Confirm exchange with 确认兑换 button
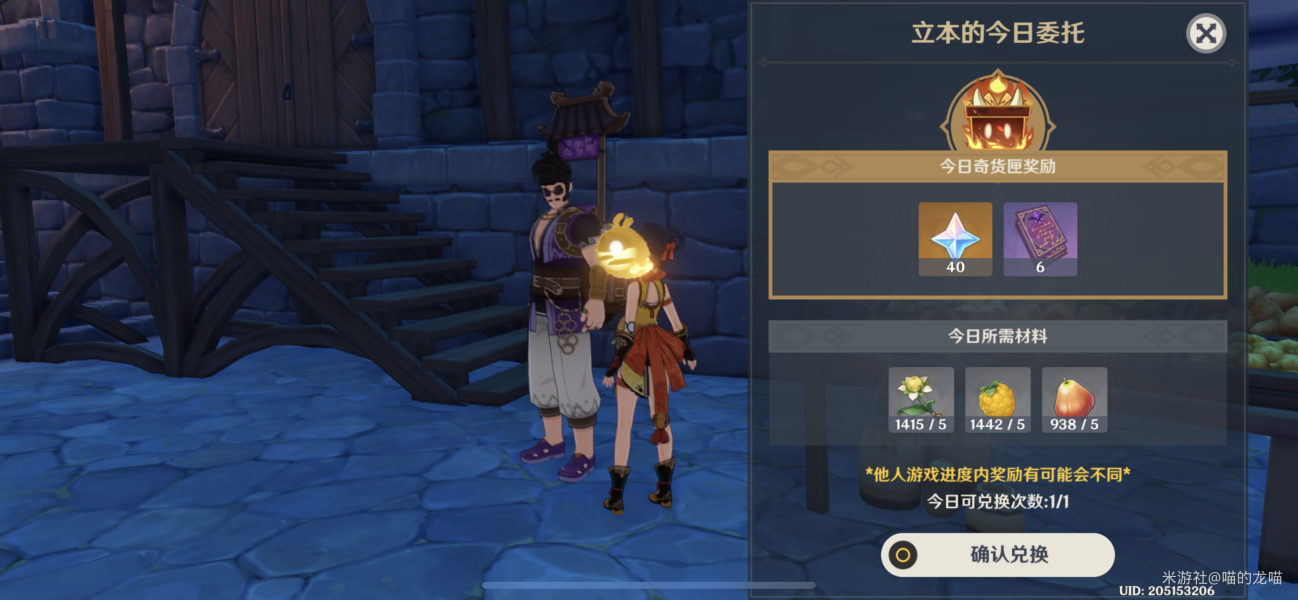The width and height of the screenshot is (1298, 600). point(997,554)
